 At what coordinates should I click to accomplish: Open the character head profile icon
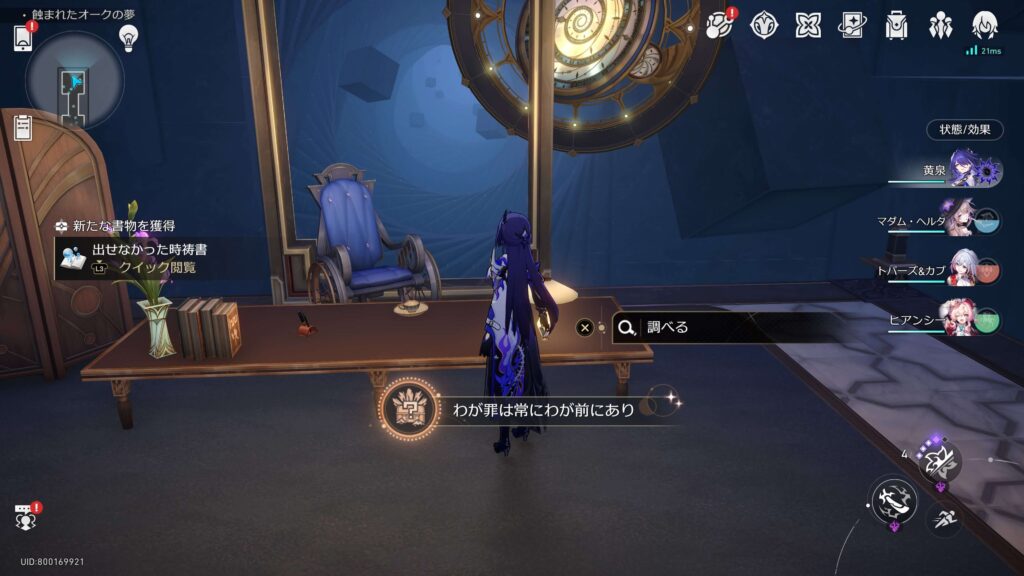point(985,25)
